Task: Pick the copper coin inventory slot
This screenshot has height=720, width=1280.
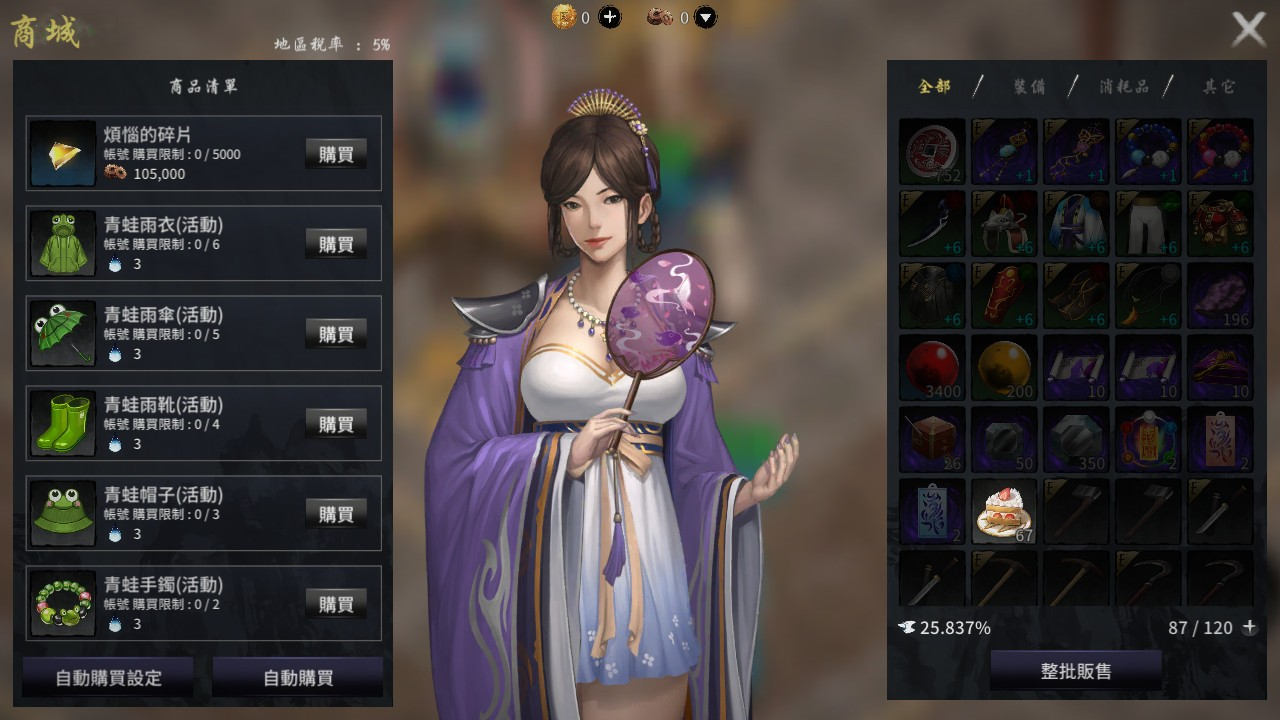Action: click(932, 152)
